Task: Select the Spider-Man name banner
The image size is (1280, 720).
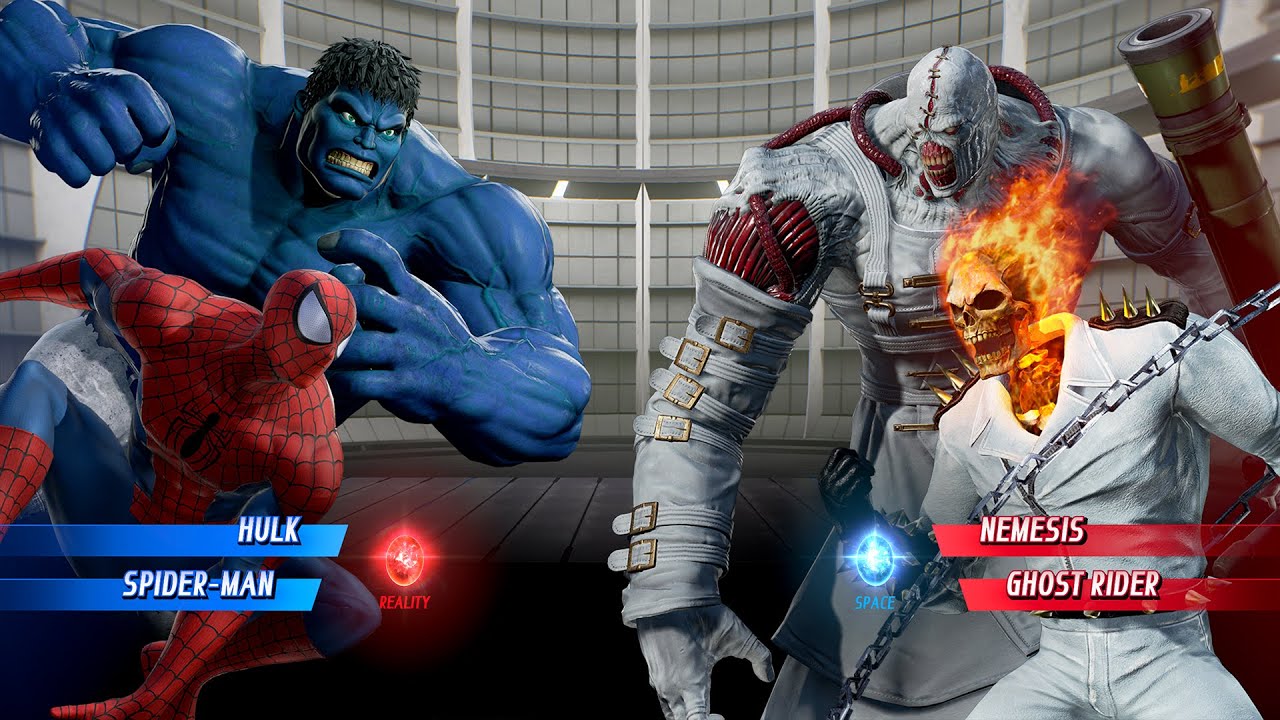Action: point(198,585)
